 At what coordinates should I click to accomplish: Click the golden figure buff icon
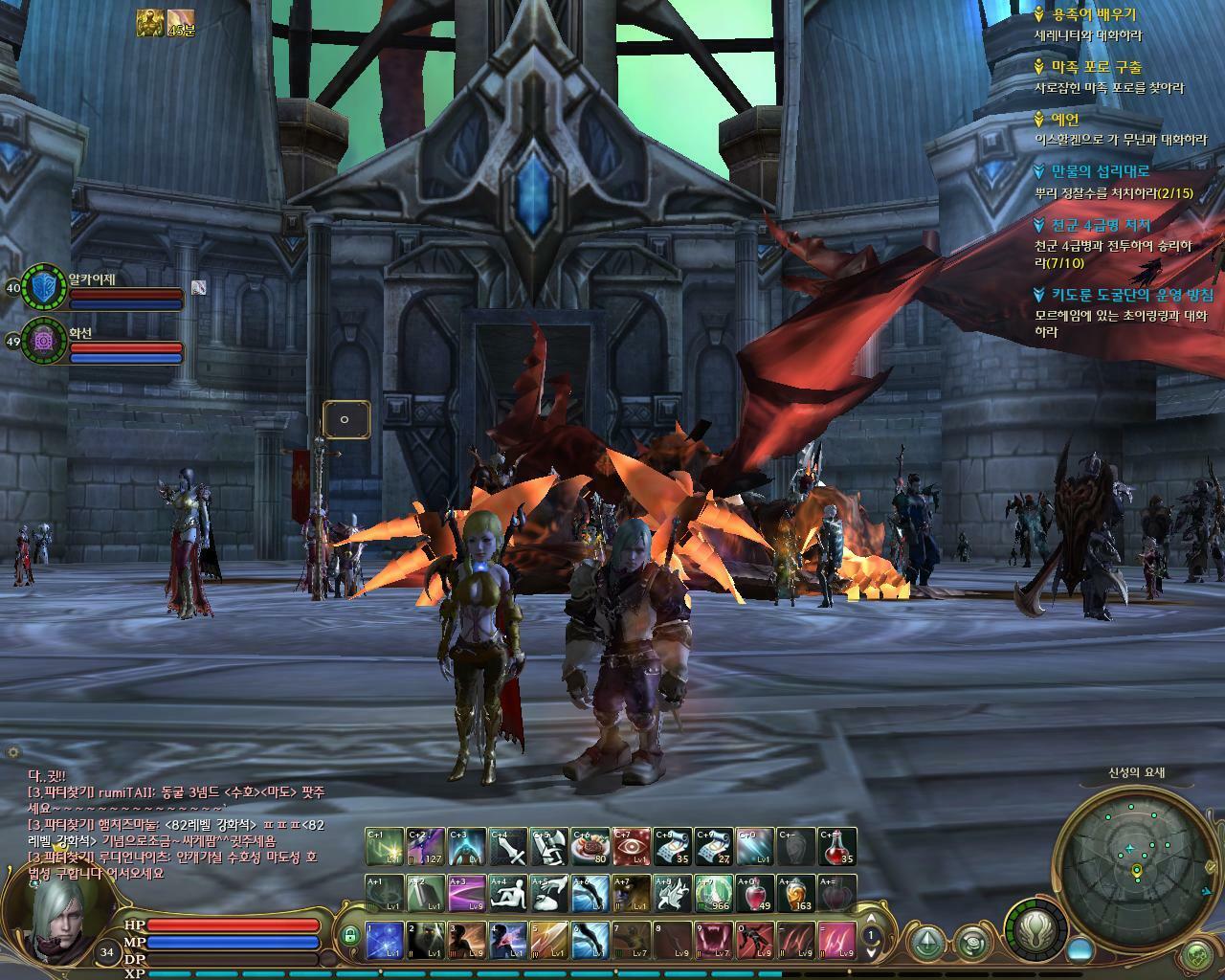(150, 23)
